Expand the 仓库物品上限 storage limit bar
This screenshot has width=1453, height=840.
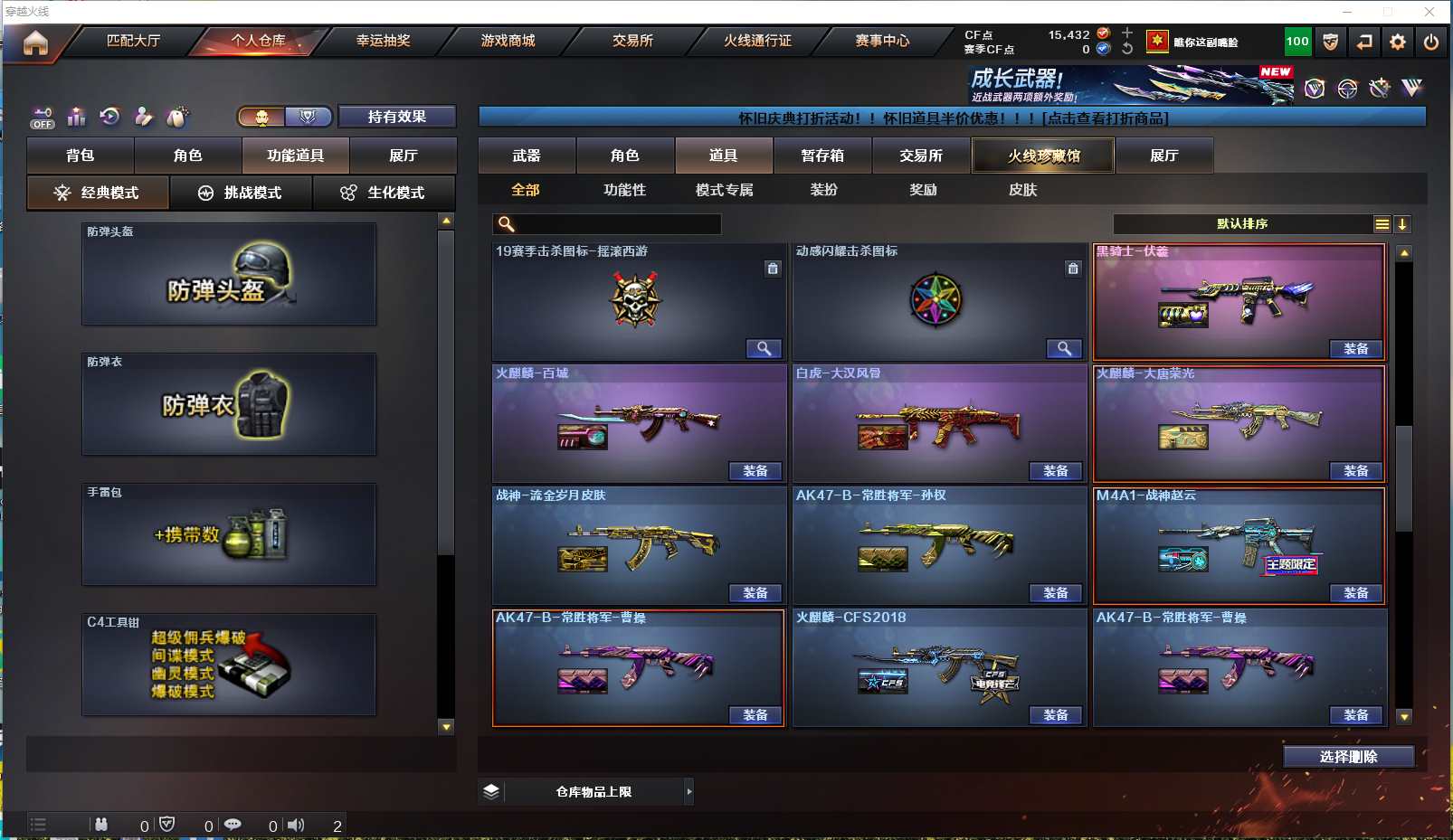[689, 792]
